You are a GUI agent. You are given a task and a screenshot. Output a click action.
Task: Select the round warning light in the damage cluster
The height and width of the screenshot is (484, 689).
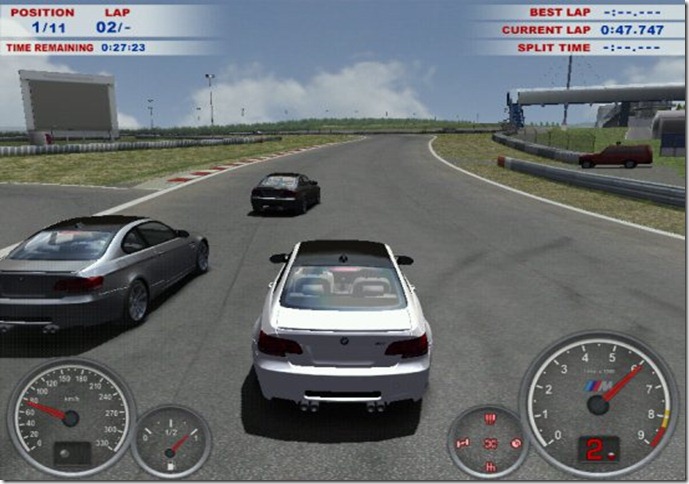[x=516, y=442]
